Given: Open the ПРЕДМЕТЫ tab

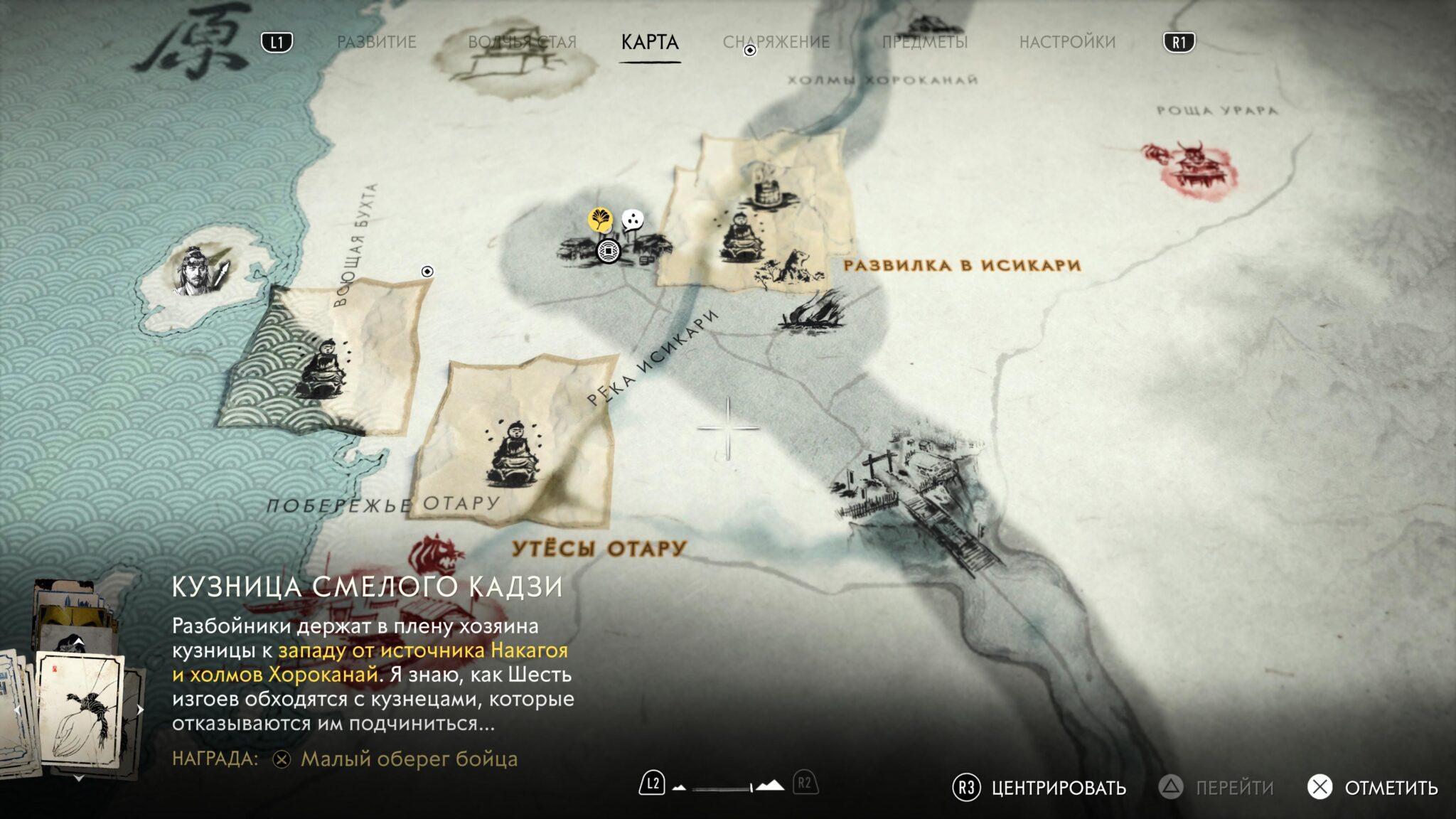Looking at the screenshot, I should 925,42.
